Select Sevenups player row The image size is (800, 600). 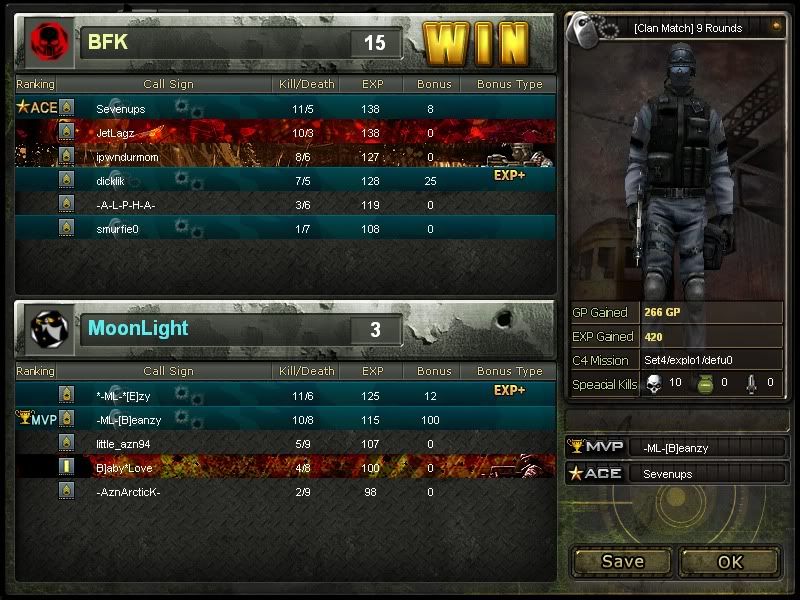(x=285, y=107)
